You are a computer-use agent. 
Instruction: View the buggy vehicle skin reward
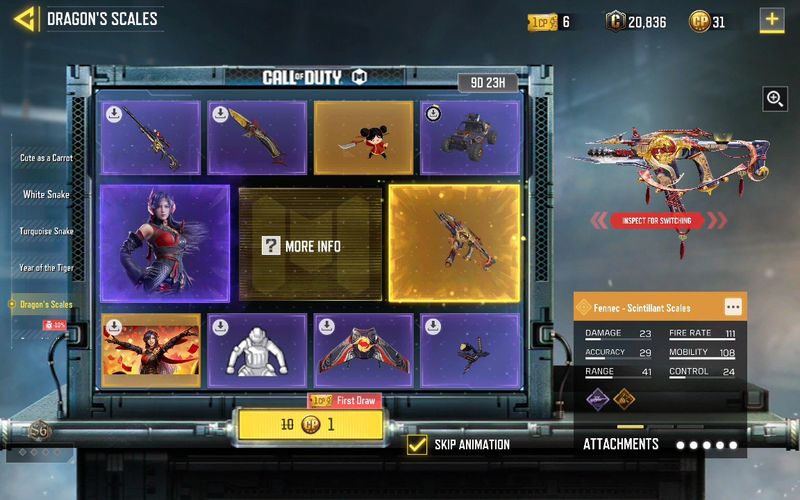[469, 137]
